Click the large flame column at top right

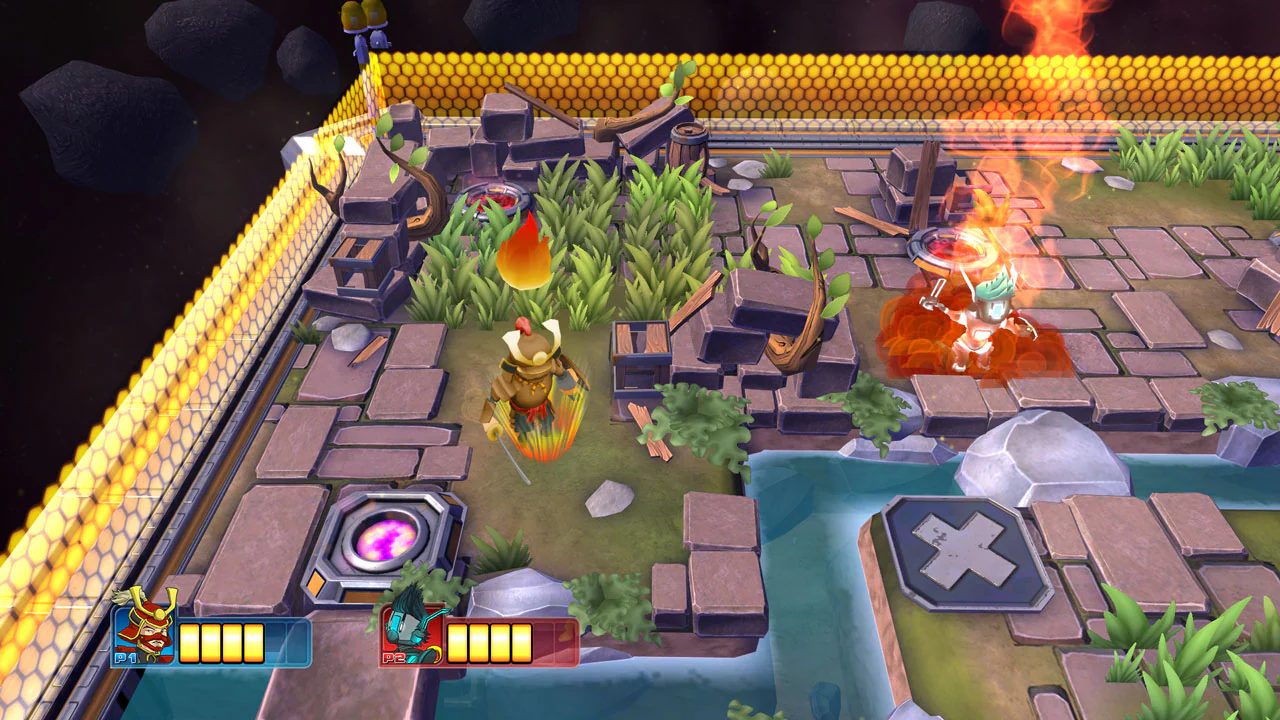[1045, 50]
